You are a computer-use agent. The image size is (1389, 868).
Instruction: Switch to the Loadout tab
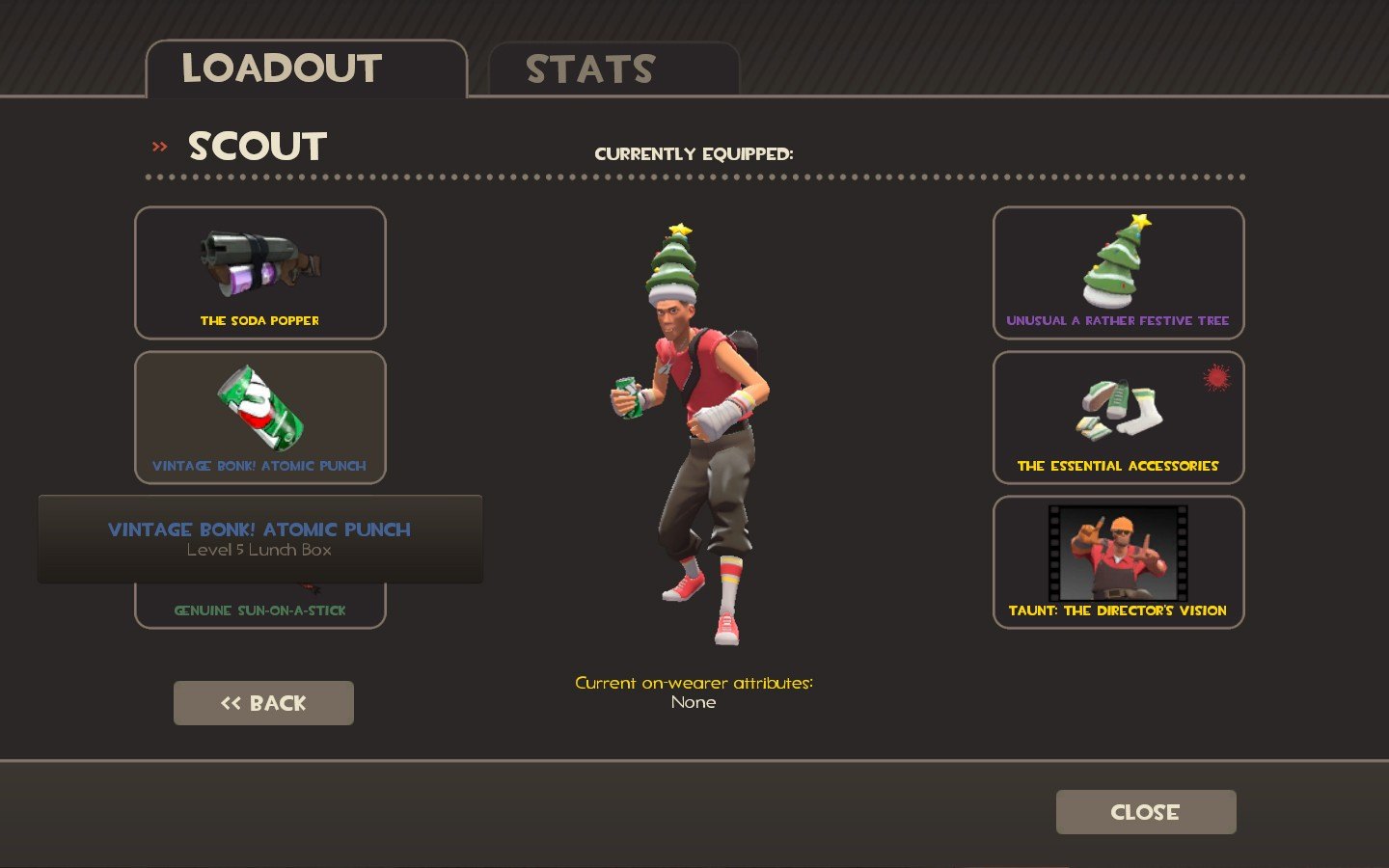[306, 68]
